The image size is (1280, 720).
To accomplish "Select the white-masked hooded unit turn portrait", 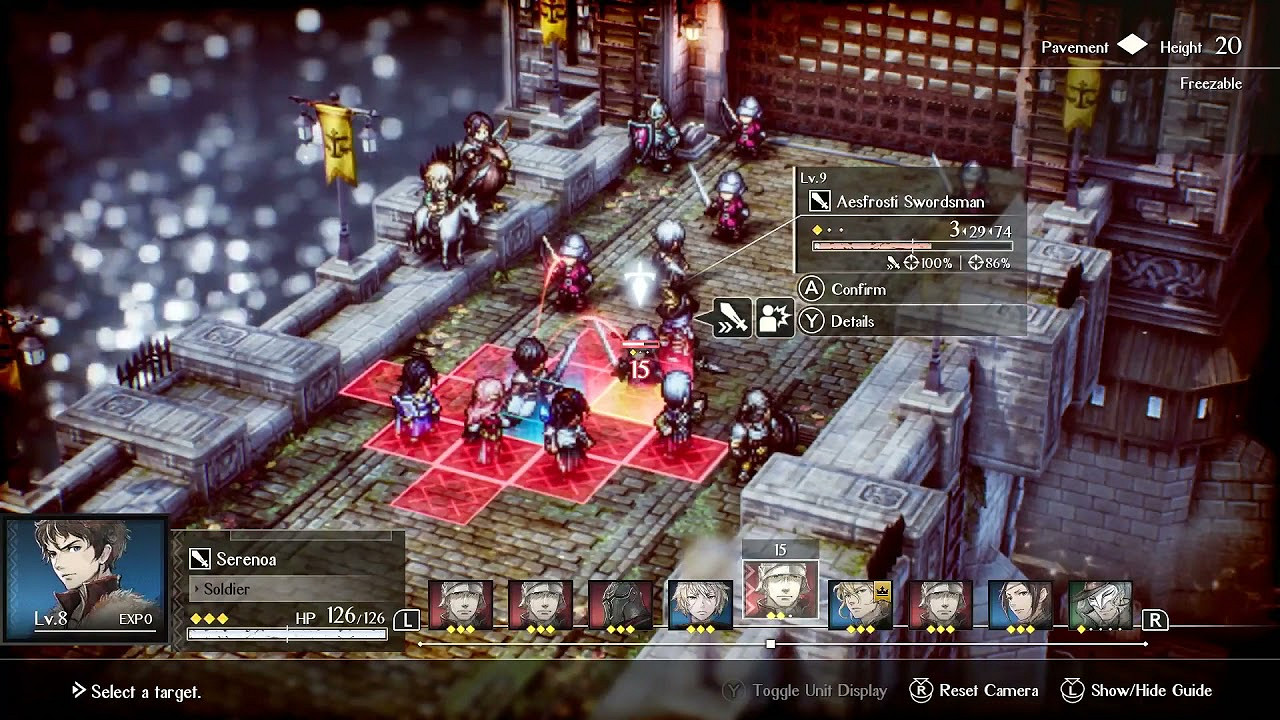I will pos(1100,605).
